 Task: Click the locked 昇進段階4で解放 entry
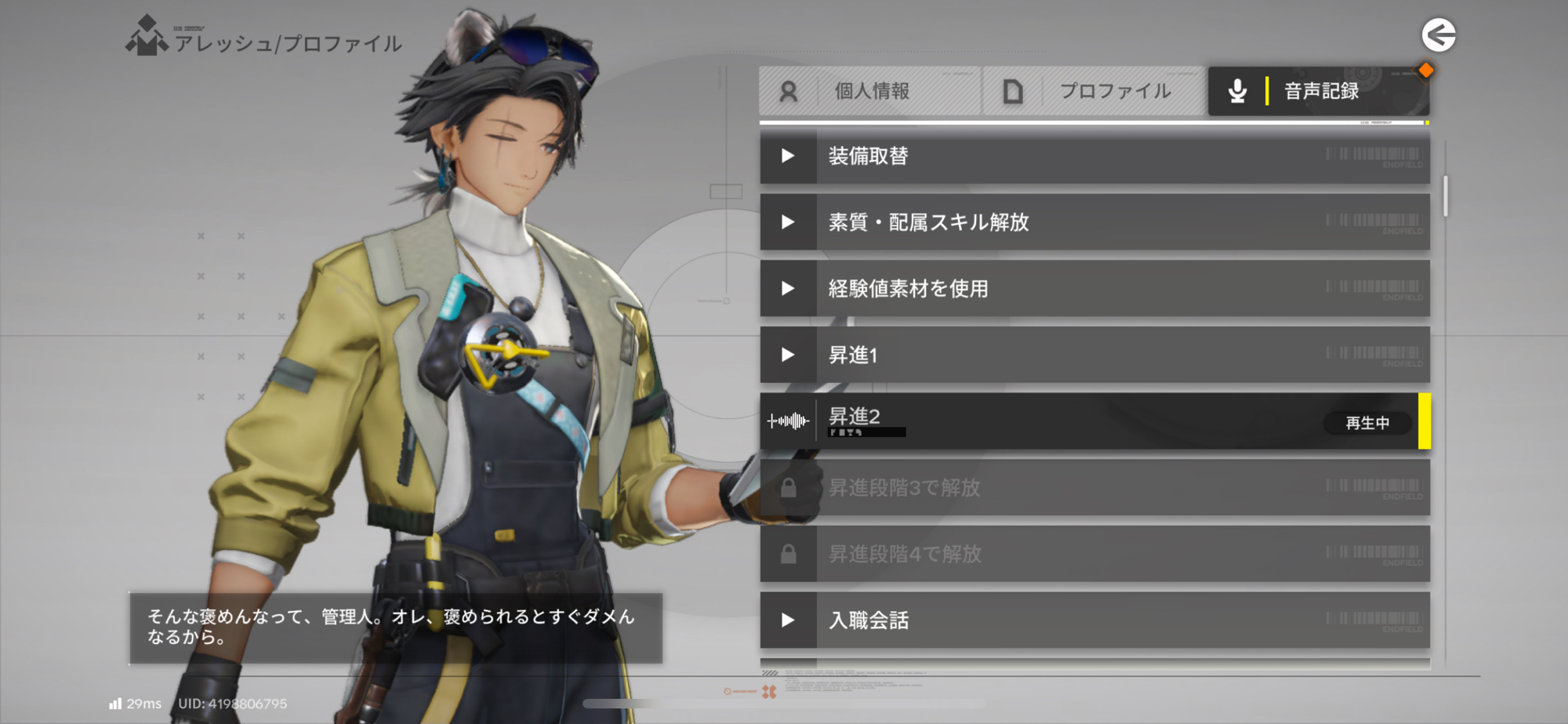click(x=1094, y=555)
